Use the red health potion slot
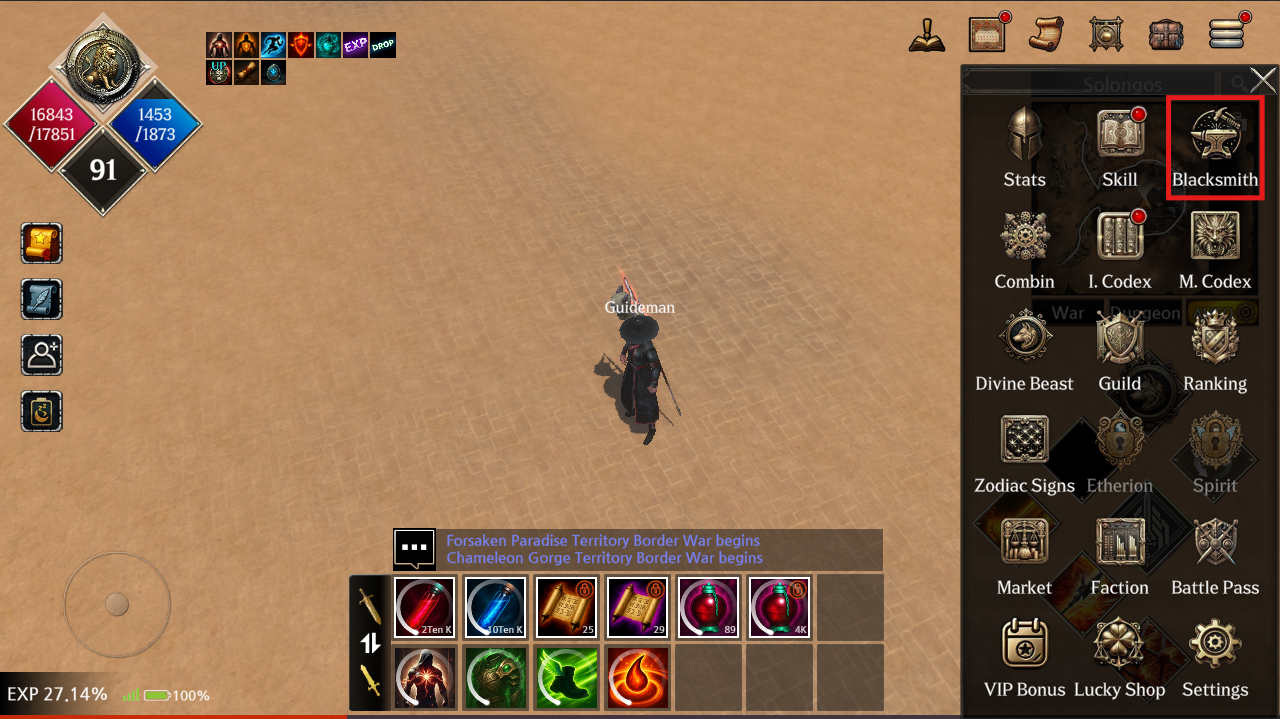The image size is (1280, 719). pos(424,607)
